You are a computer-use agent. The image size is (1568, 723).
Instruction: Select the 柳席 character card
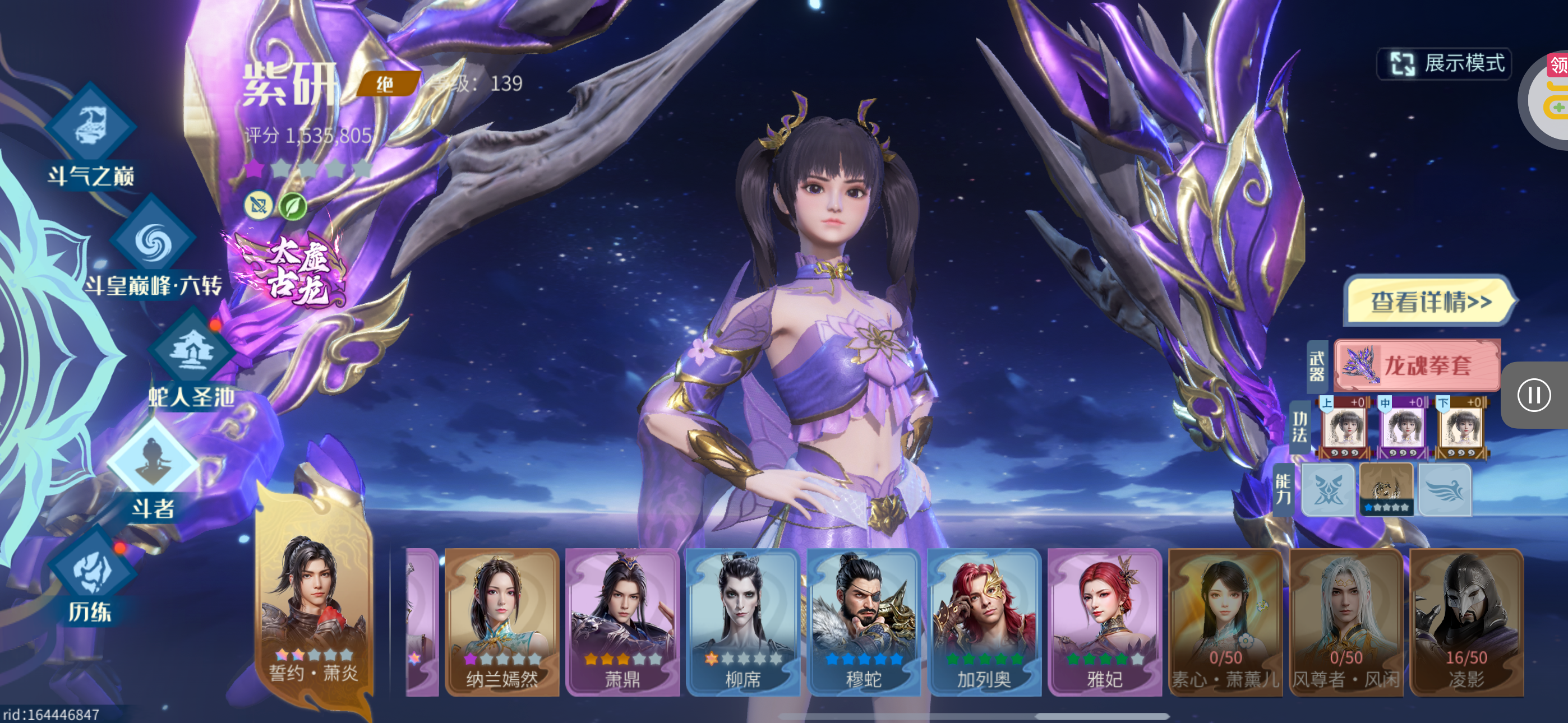pos(743,622)
